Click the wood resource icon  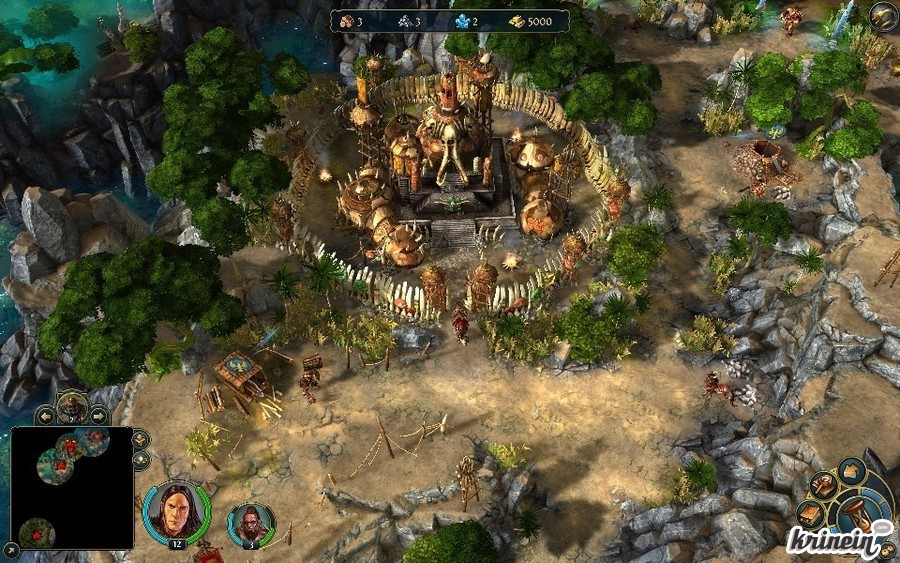click(346, 21)
